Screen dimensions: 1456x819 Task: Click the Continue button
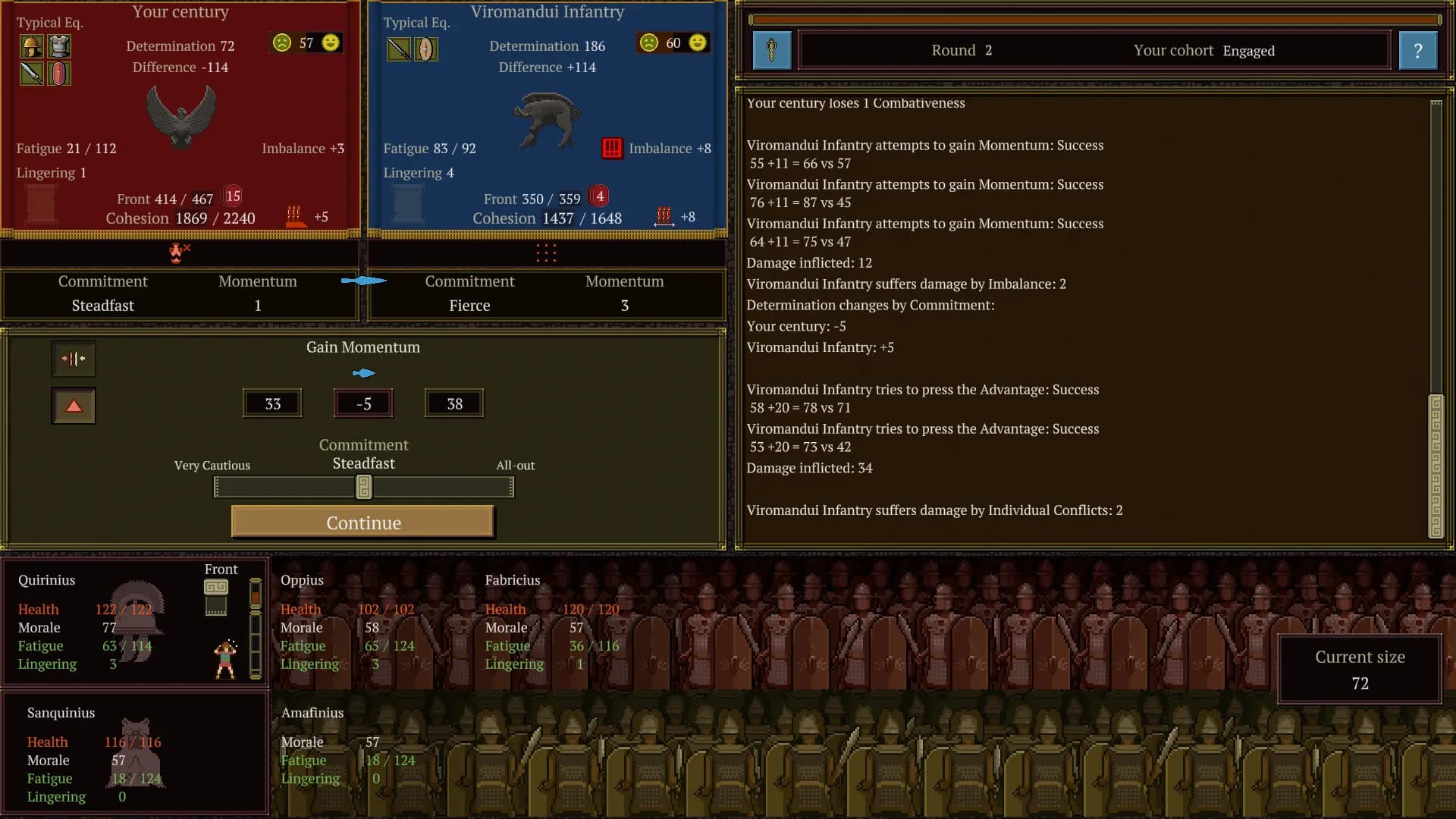click(x=362, y=522)
